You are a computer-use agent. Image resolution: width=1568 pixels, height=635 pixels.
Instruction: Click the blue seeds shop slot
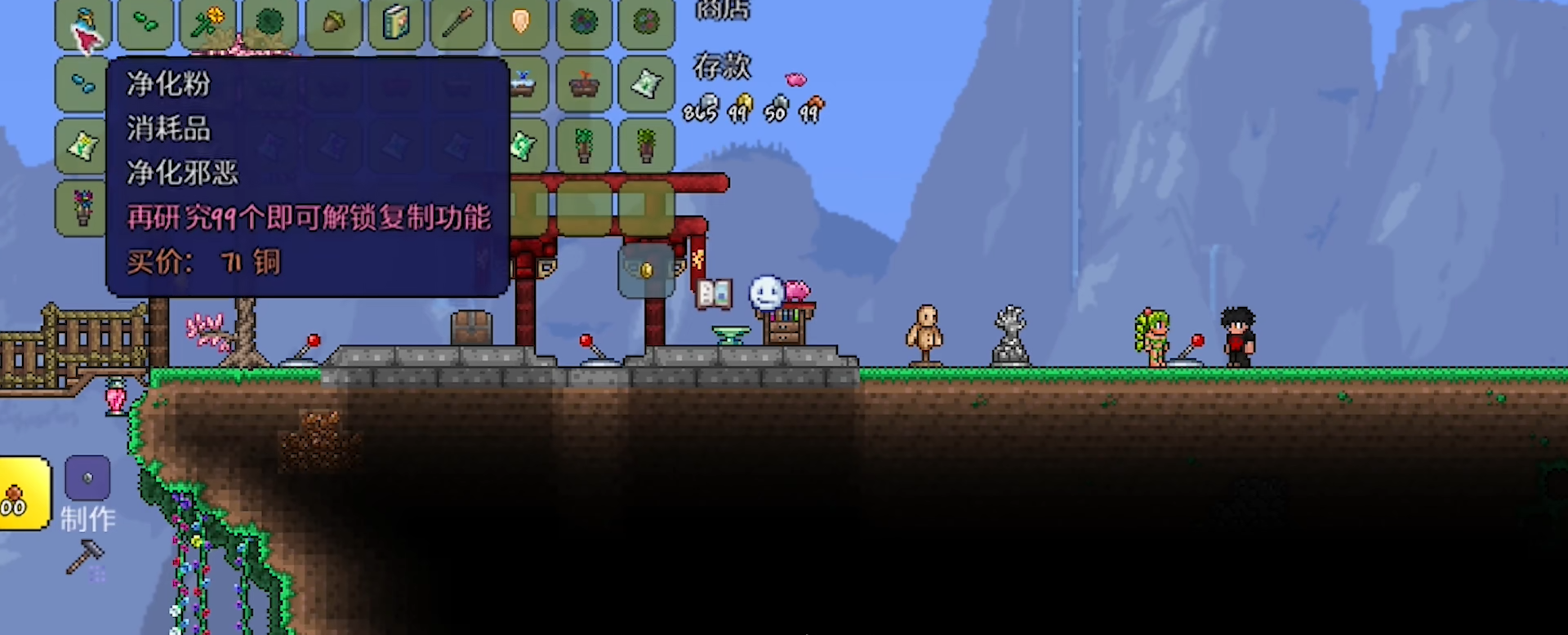82,84
